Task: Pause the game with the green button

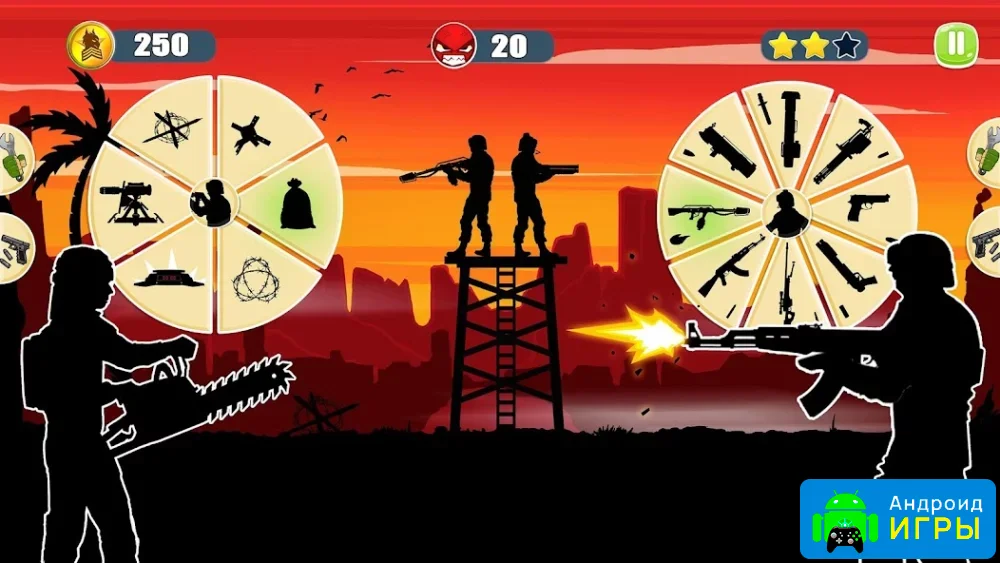Action: click(955, 45)
